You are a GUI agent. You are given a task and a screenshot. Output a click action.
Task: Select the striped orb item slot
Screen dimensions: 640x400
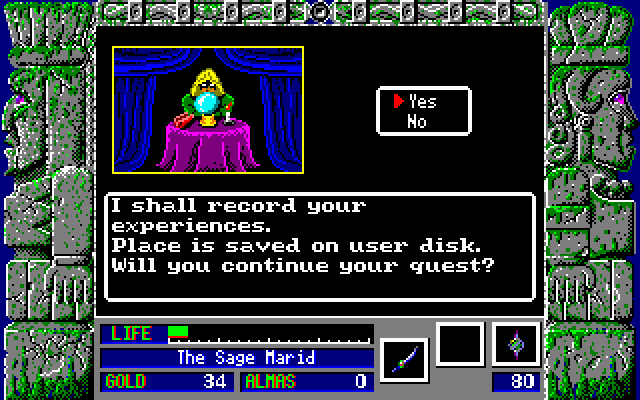(x=516, y=345)
